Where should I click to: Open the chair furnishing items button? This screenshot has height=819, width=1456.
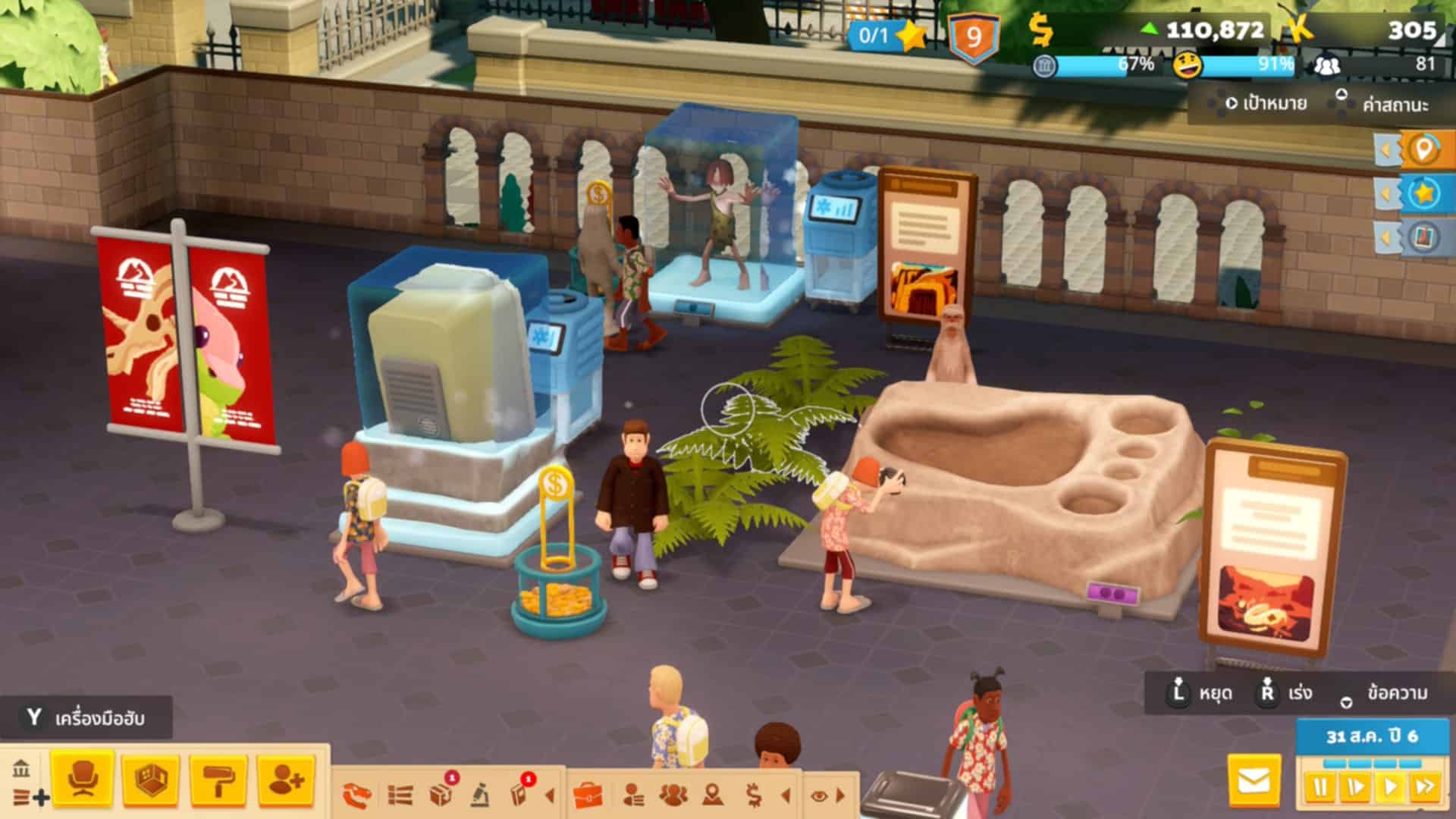(x=83, y=779)
